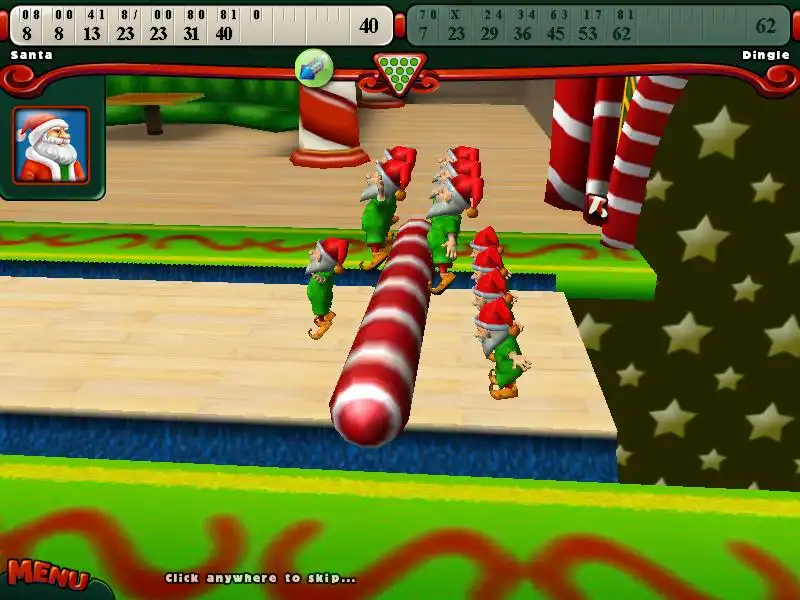The width and height of the screenshot is (800, 600).
Task: Click the triangular pin rack indicator
Action: pyautogui.click(x=399, y=72)
